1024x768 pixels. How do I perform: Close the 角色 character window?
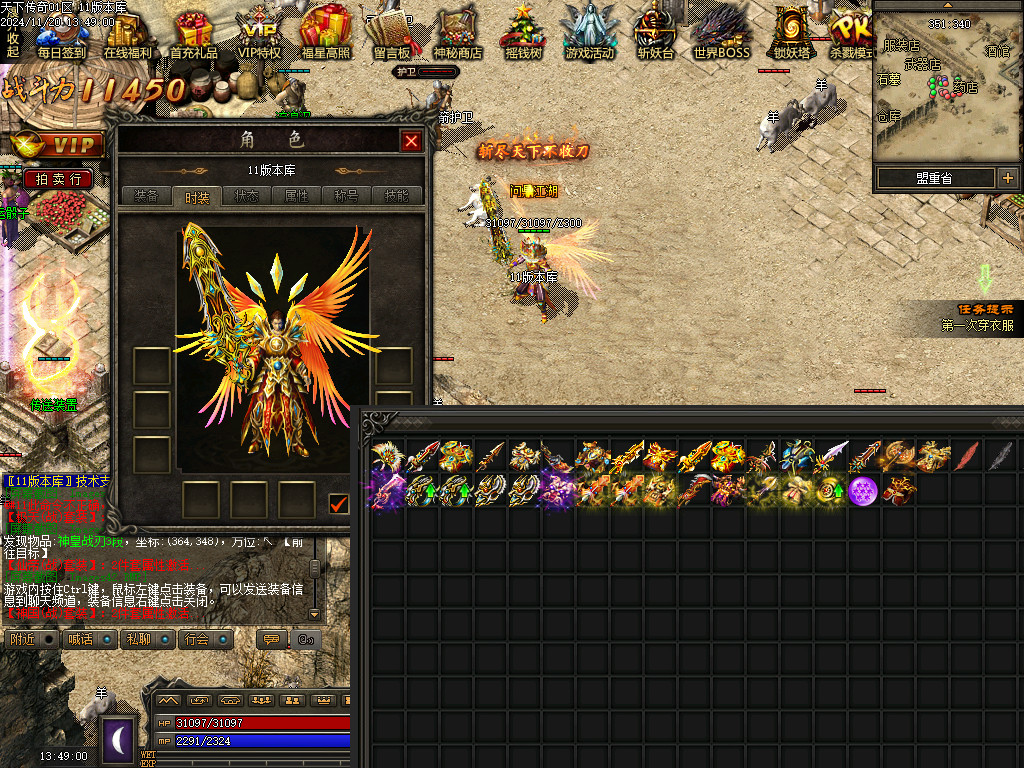click(411, 141)
